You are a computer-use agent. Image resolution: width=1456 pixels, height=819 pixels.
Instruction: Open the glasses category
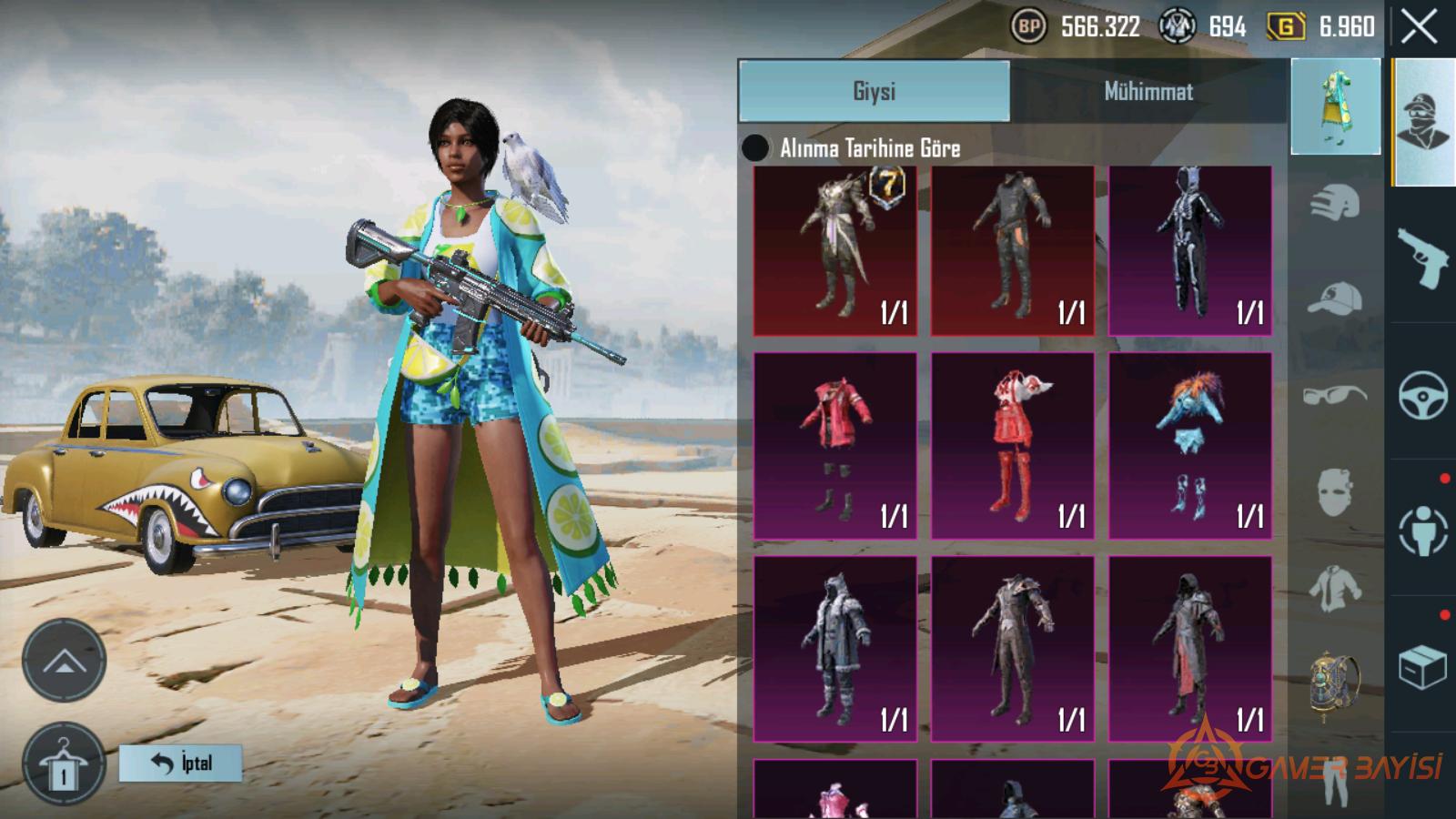(x=1335, y=395)
